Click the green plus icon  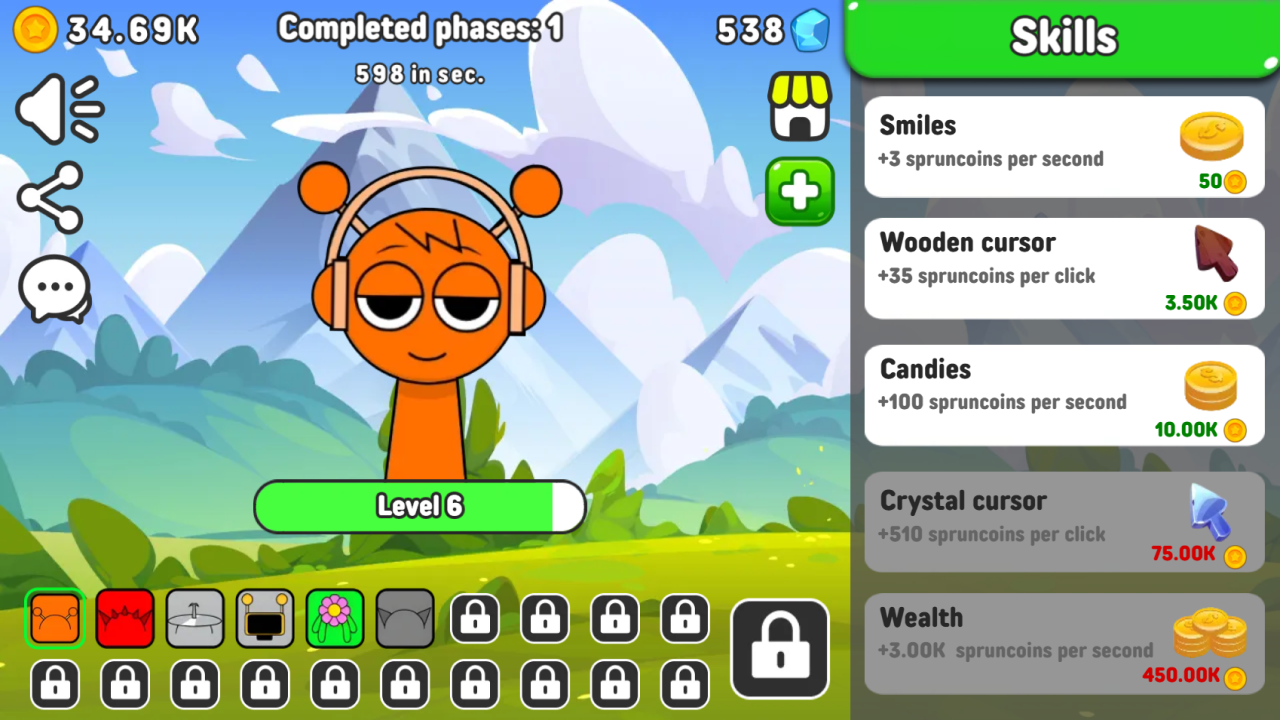(799, 192)
